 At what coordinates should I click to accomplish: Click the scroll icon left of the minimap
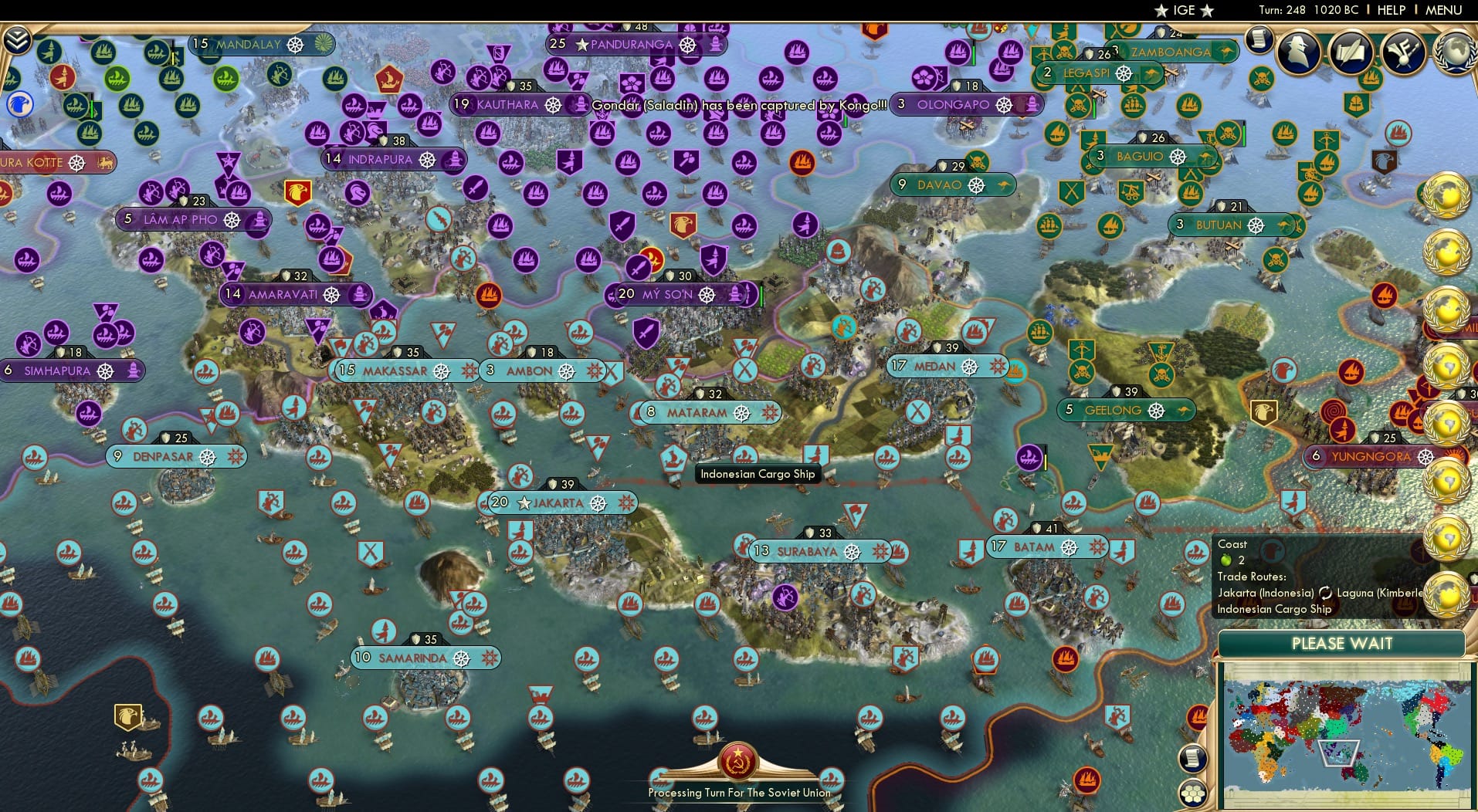tap(1192, 756)
